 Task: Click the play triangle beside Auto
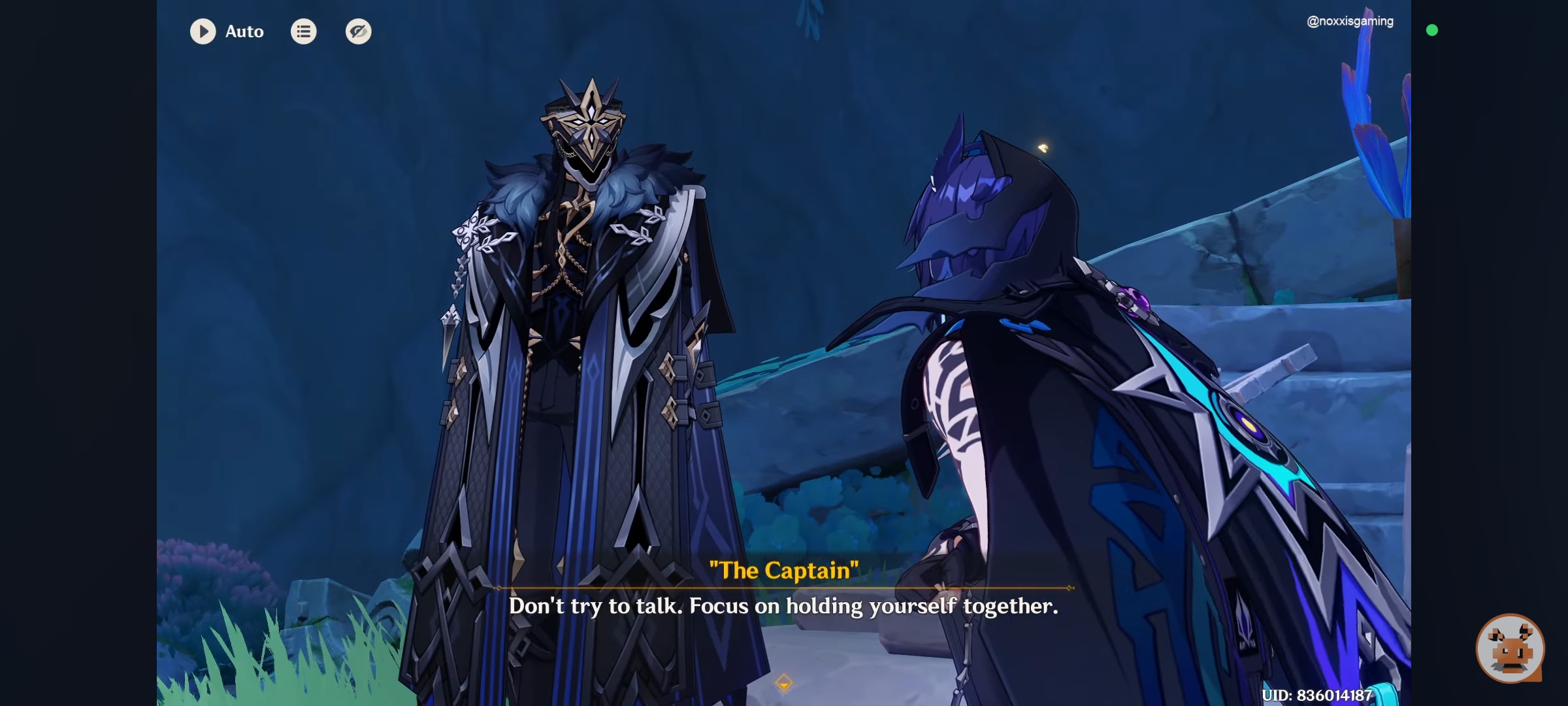click(203, 31)
